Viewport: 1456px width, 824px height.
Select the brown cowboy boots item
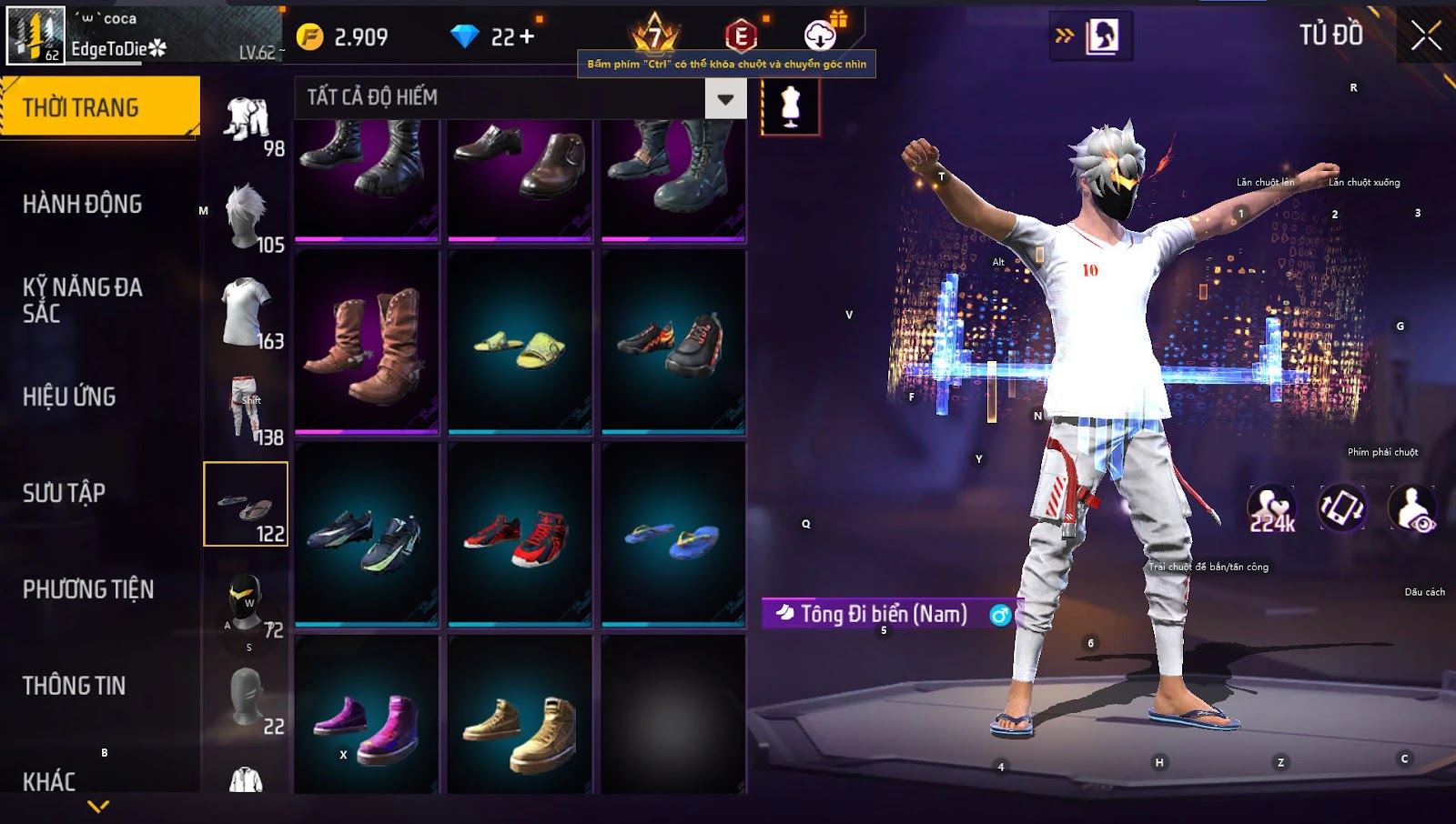click(x=367, y=343)
